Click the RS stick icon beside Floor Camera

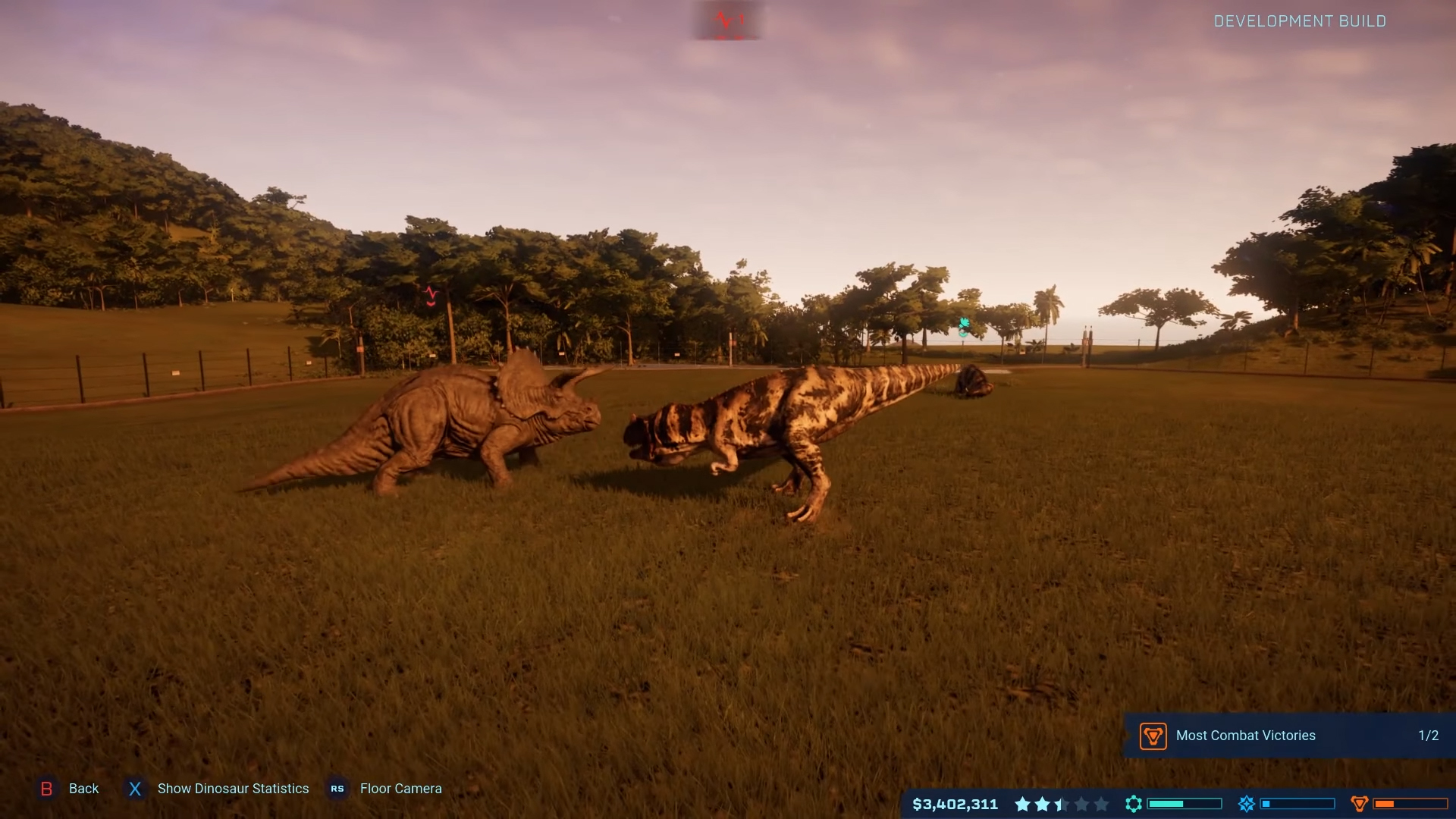pyautogui.click(x=337, y=789)
